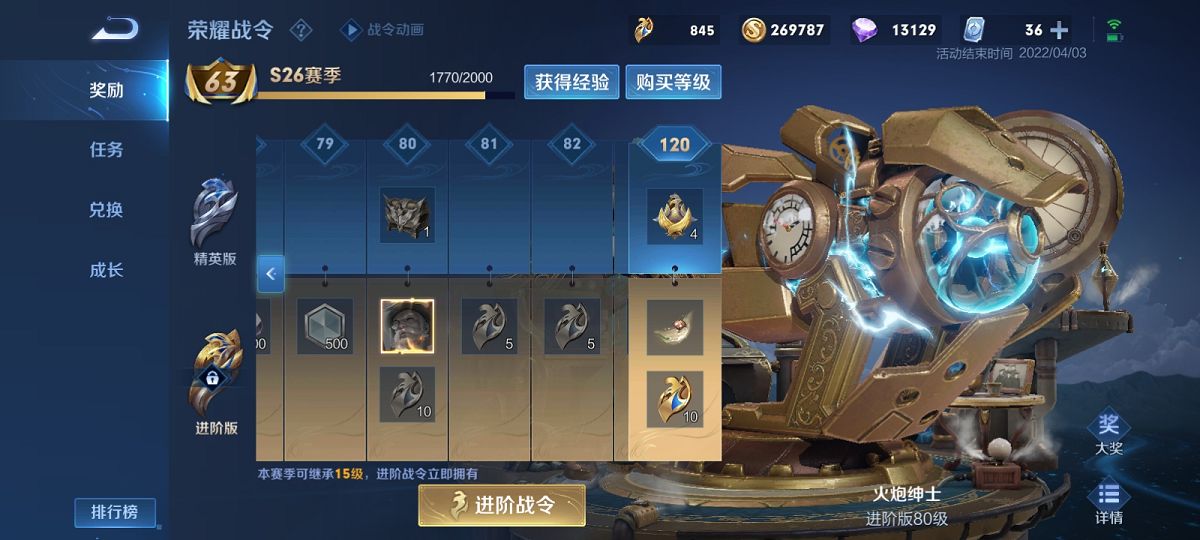This screenshot has width=1200, height=540.
Task: Add more tickets with the plus button
Action: tap(1059, 30)
